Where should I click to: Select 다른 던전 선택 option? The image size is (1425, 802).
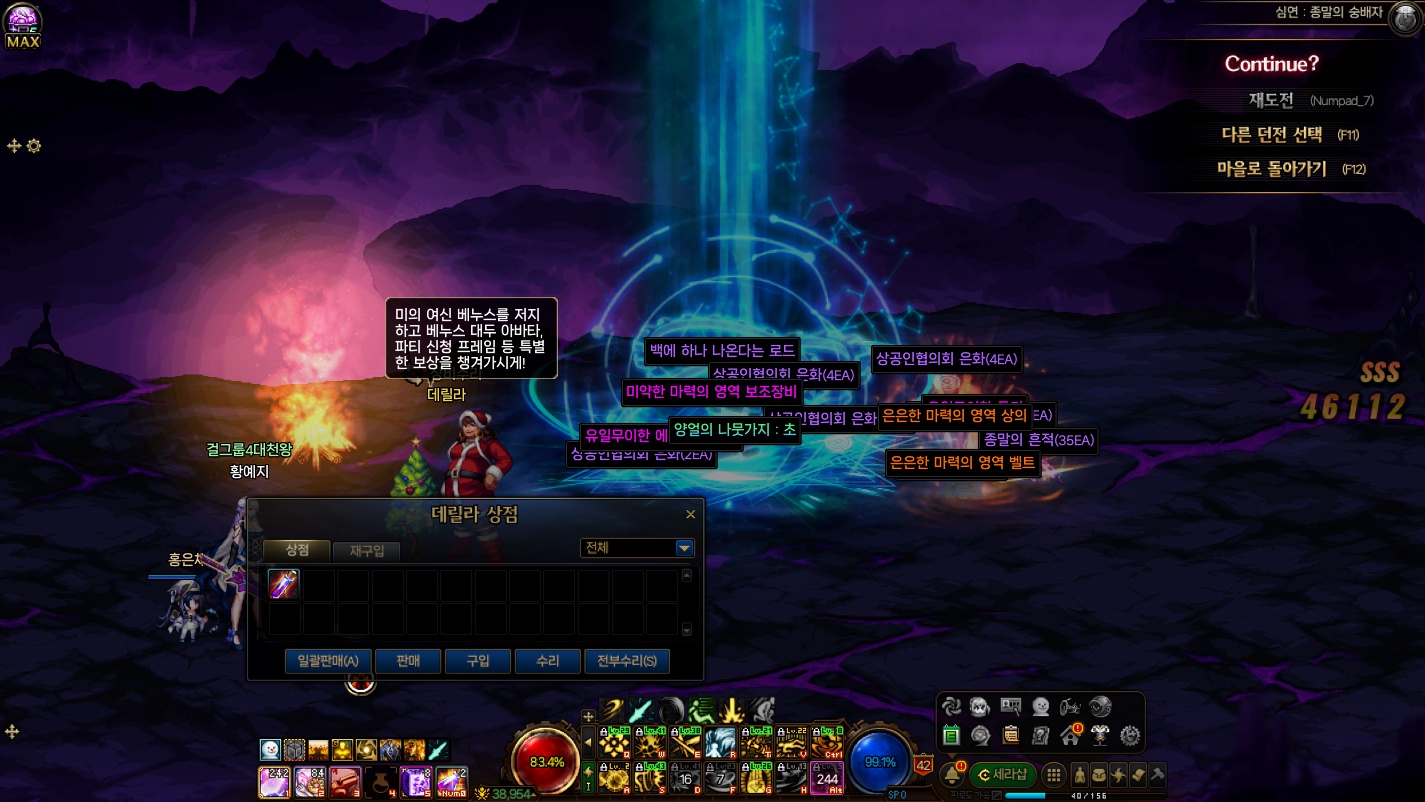1272,134
